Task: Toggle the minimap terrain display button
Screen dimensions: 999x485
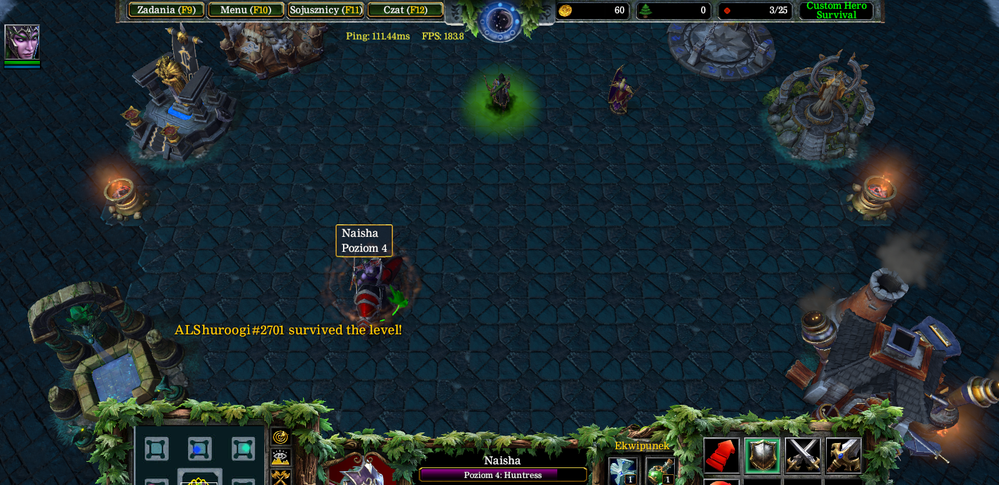Action: click(x=281, y=457)
